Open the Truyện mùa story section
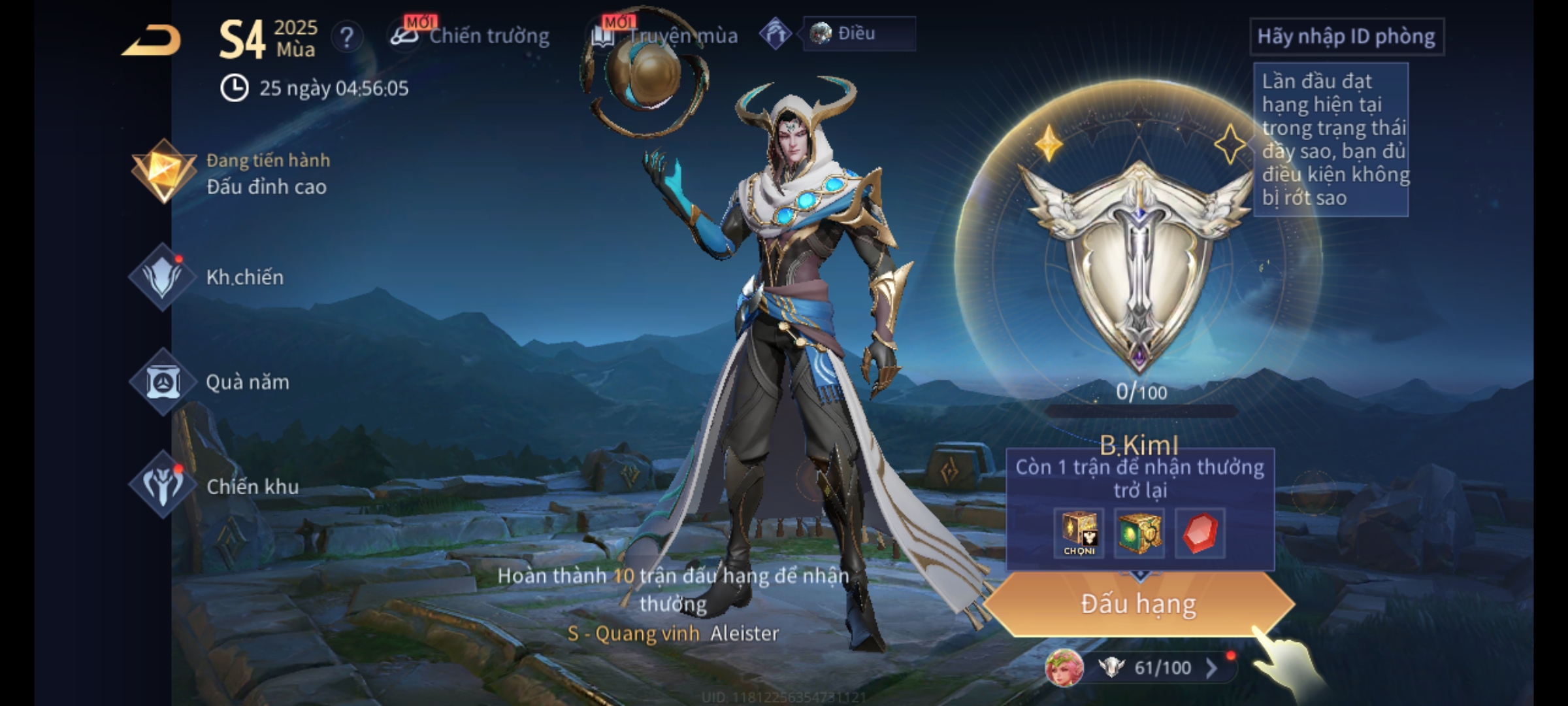1568x706 pixels. coord(666,36)
